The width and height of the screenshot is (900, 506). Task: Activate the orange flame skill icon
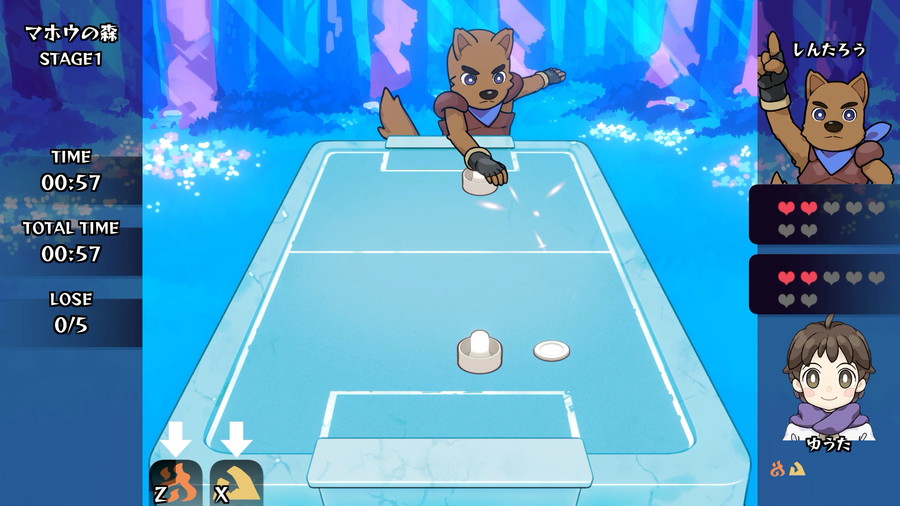click(176, 483)
